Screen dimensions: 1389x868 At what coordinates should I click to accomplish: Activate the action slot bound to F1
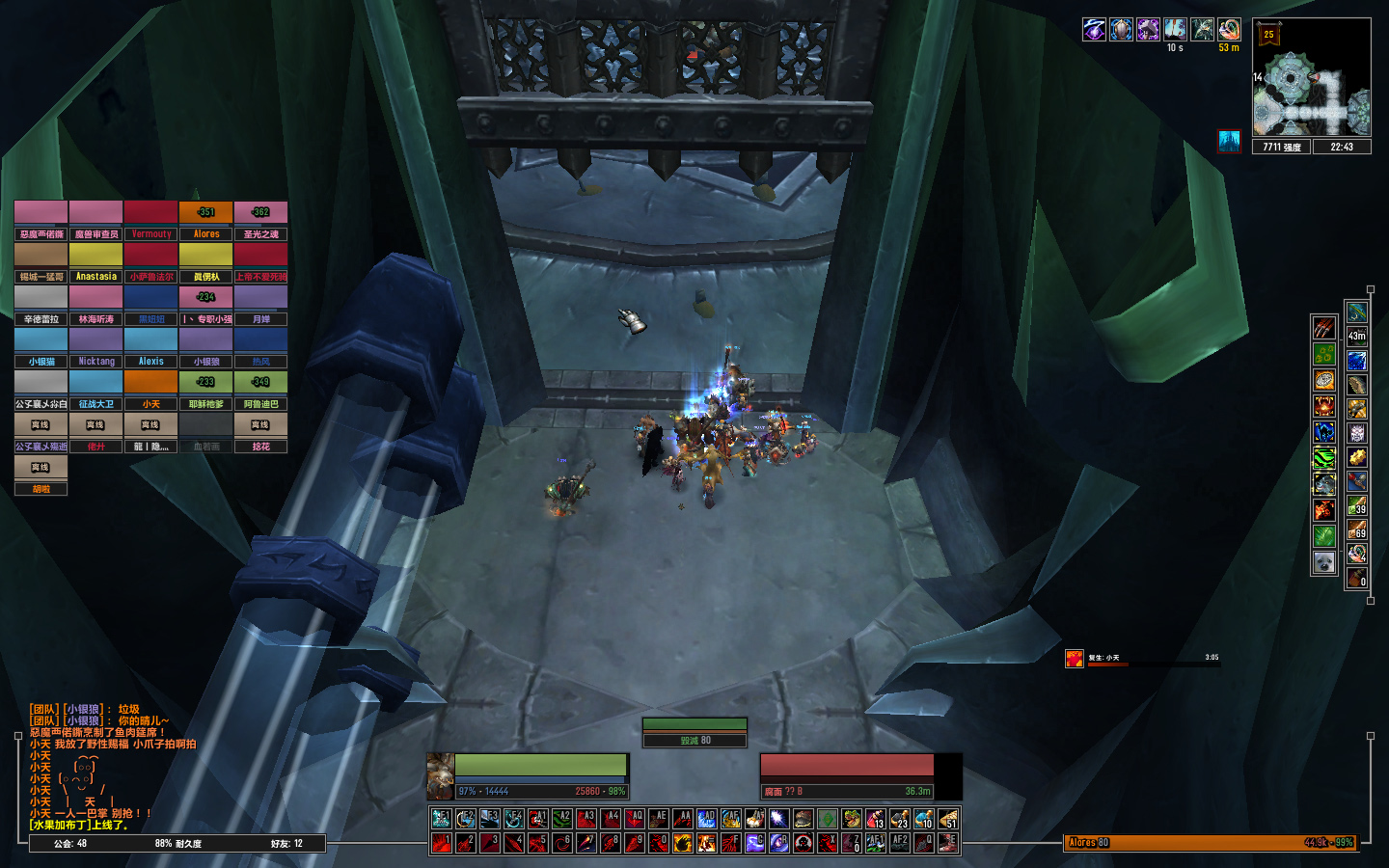[x=442, y=819]
